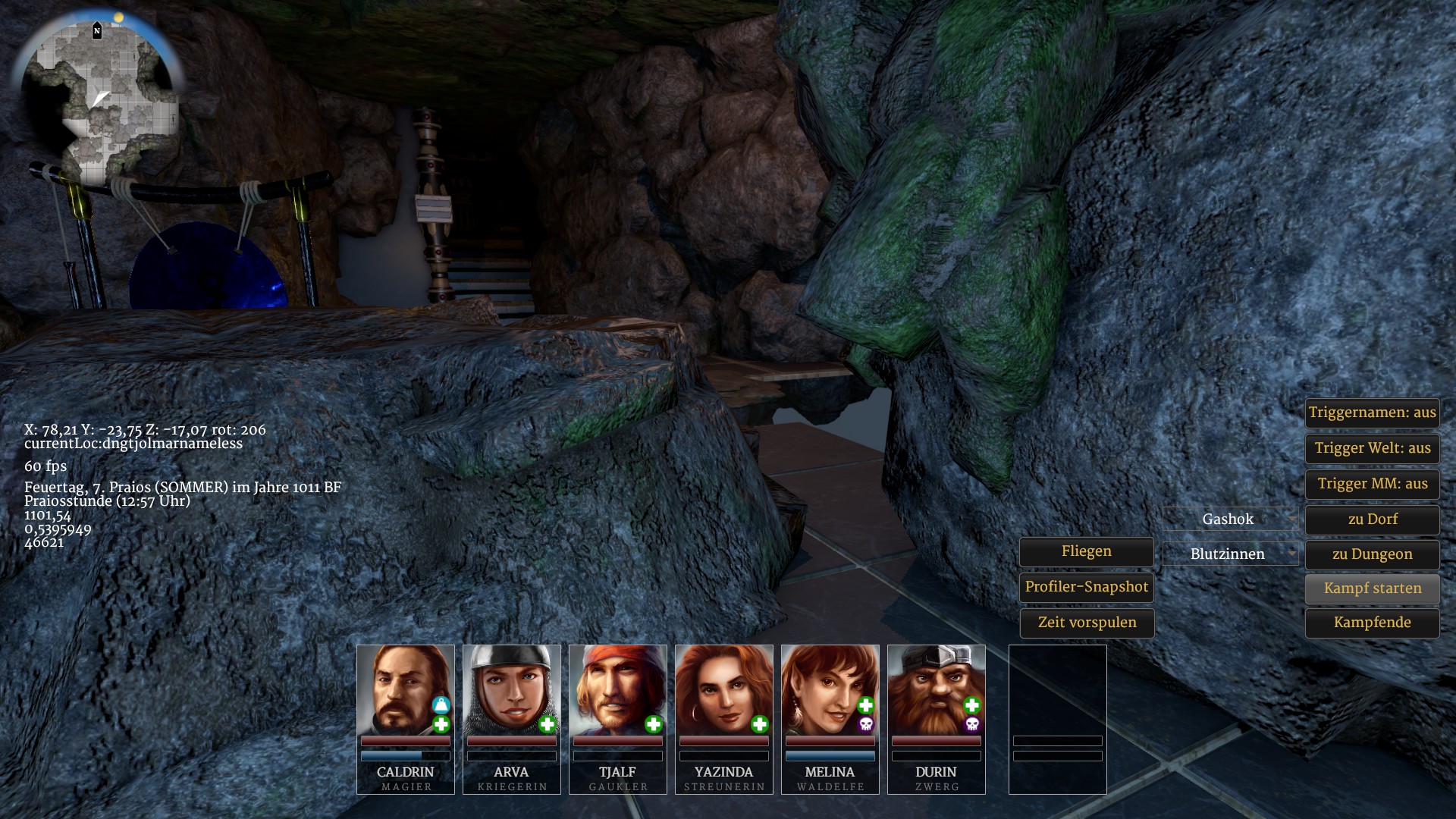Viewport: 1456px width, 819px height.
Task: End combat with Kampfende button
Action: (1372, 623)
